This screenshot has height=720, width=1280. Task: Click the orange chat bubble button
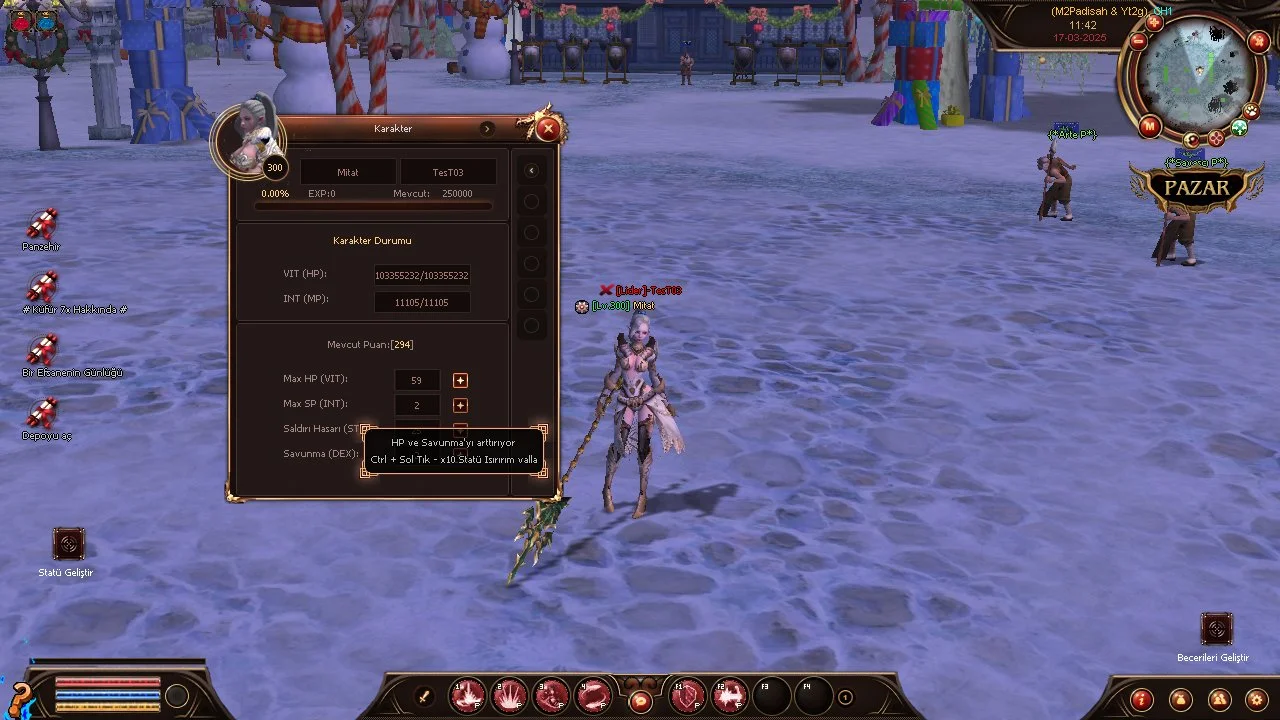click(640, 702)
